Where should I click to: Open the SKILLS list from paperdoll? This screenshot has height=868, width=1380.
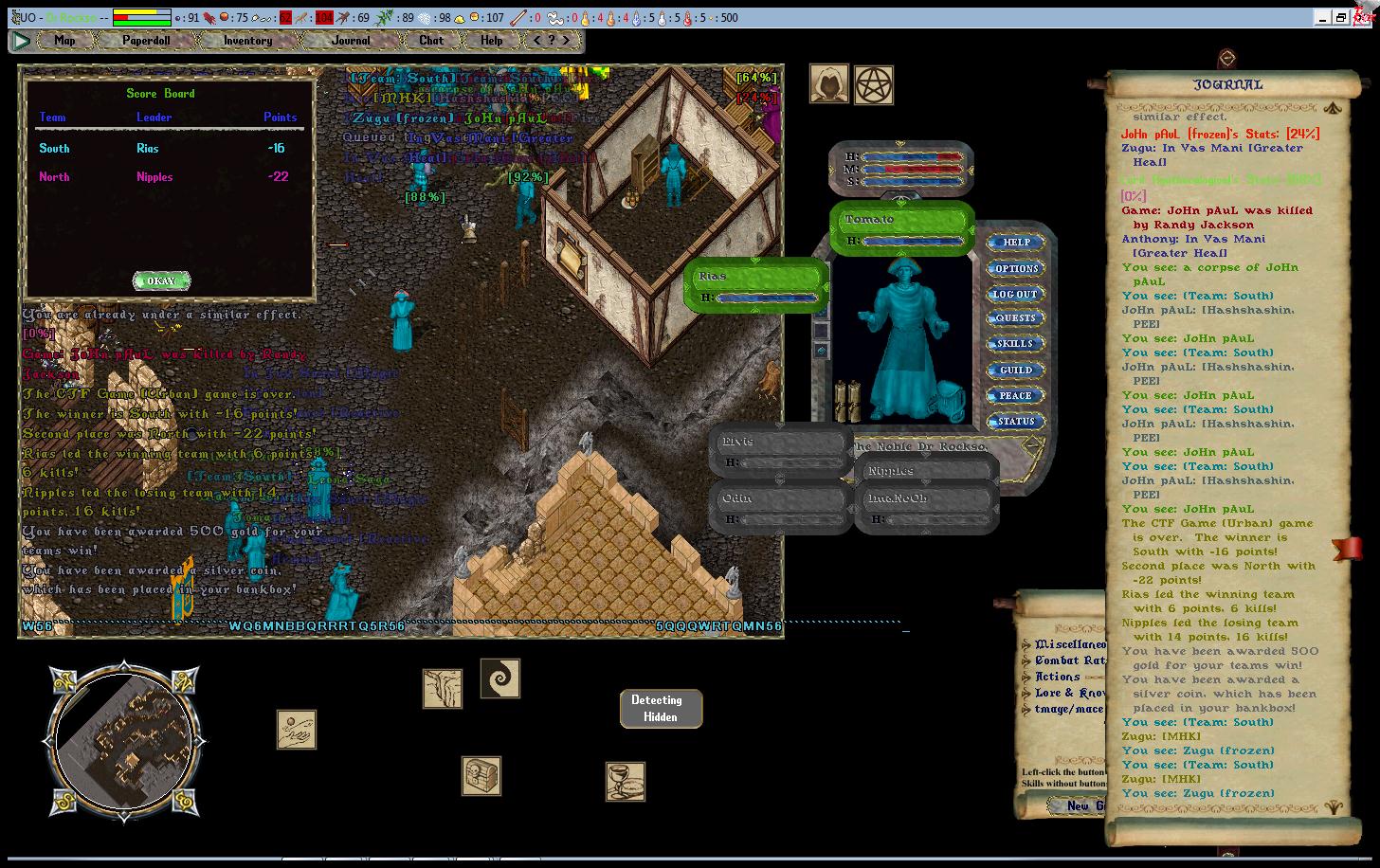coord(1016,344)
